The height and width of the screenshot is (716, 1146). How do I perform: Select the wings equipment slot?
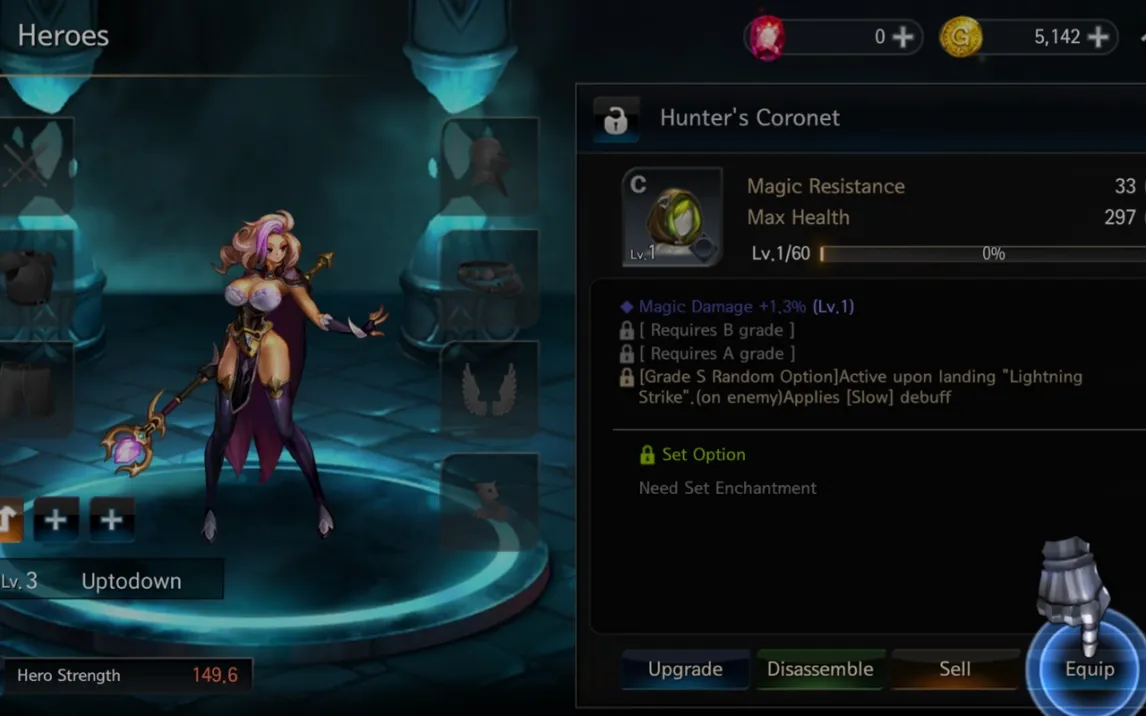tap(489, 390)
